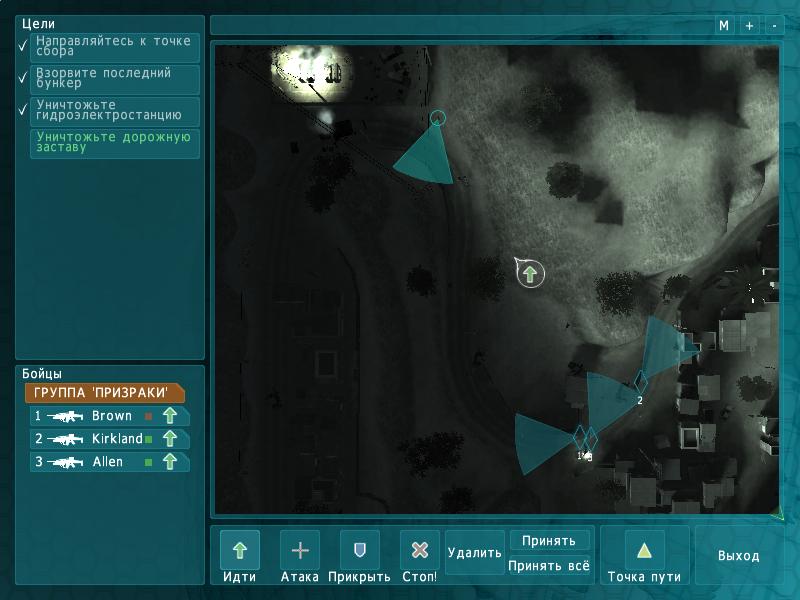Confirm orders with Принять
The image size is (800, 600).
[549, 541]
